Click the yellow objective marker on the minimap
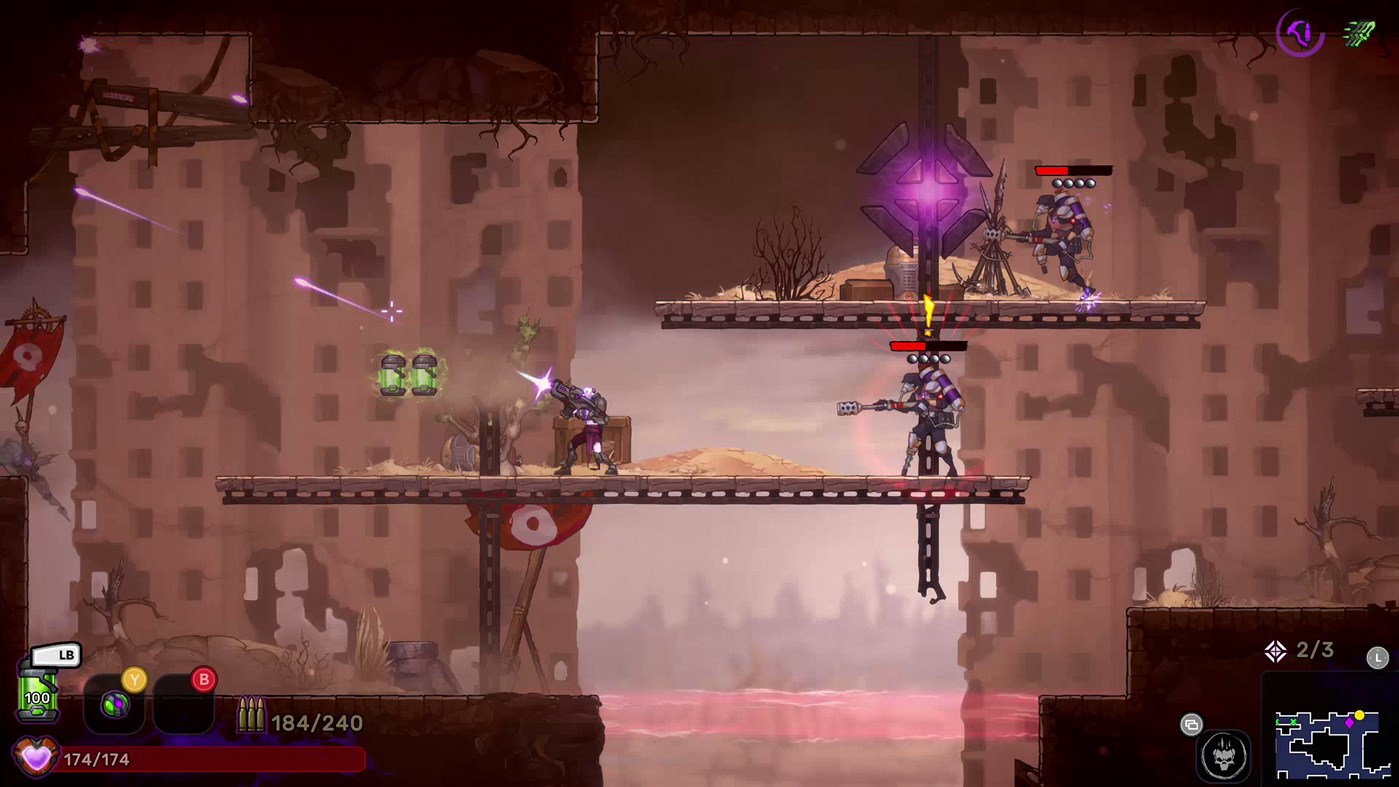The image size is (1399, 787). (1360, 715)
